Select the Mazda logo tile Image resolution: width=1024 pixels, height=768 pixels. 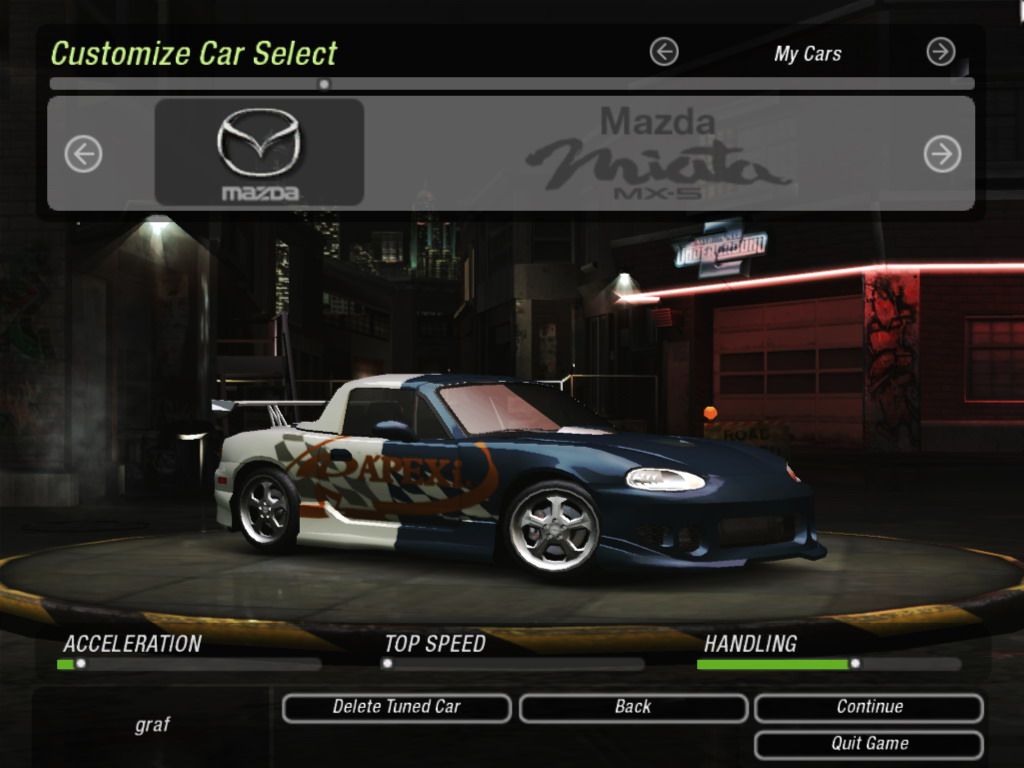(x=259, y=153)
